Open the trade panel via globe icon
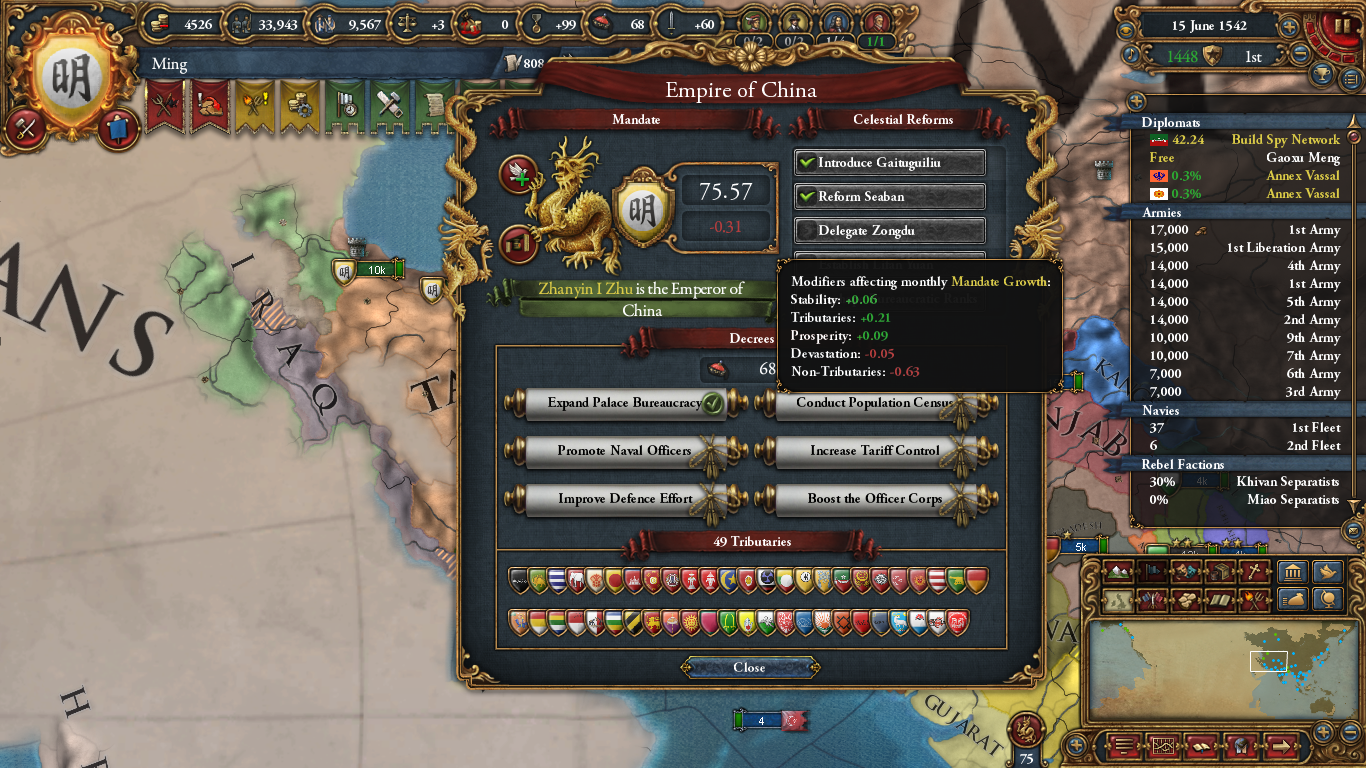The image size is (1366, 768). (1329, 599)
